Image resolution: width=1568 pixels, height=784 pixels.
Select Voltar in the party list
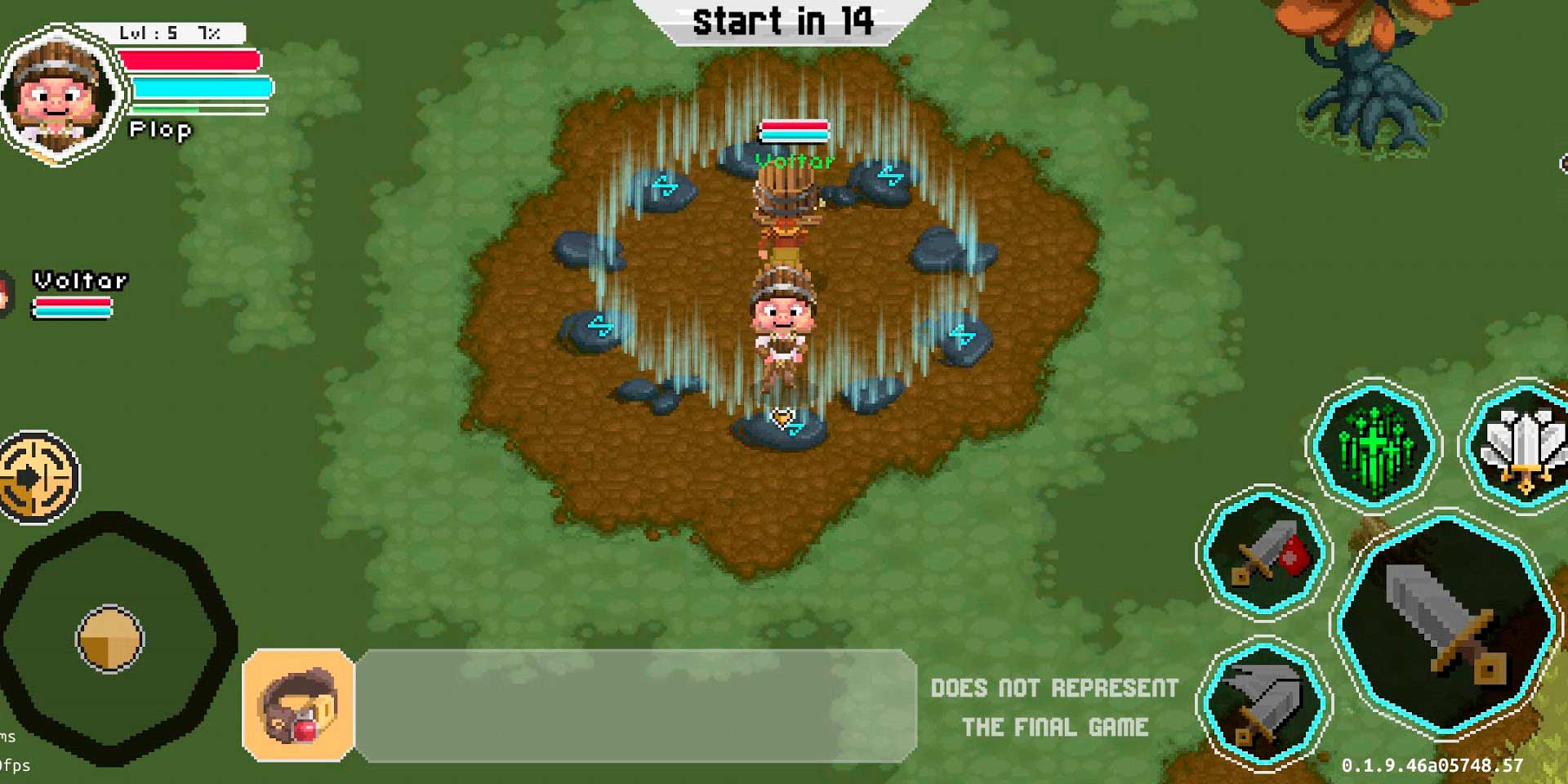(78, 294)
